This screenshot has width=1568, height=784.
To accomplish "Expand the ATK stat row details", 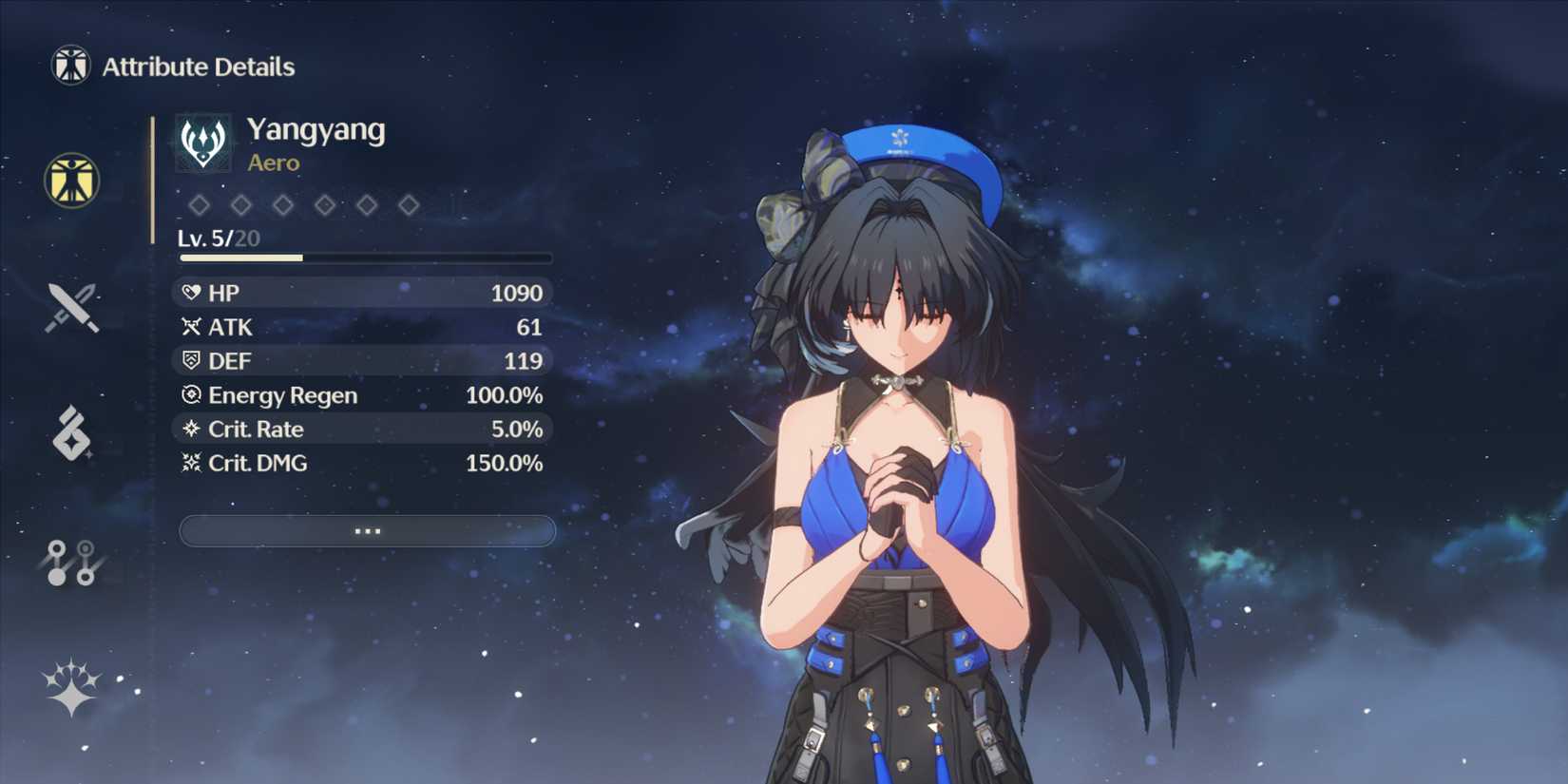I will [361, 327].
